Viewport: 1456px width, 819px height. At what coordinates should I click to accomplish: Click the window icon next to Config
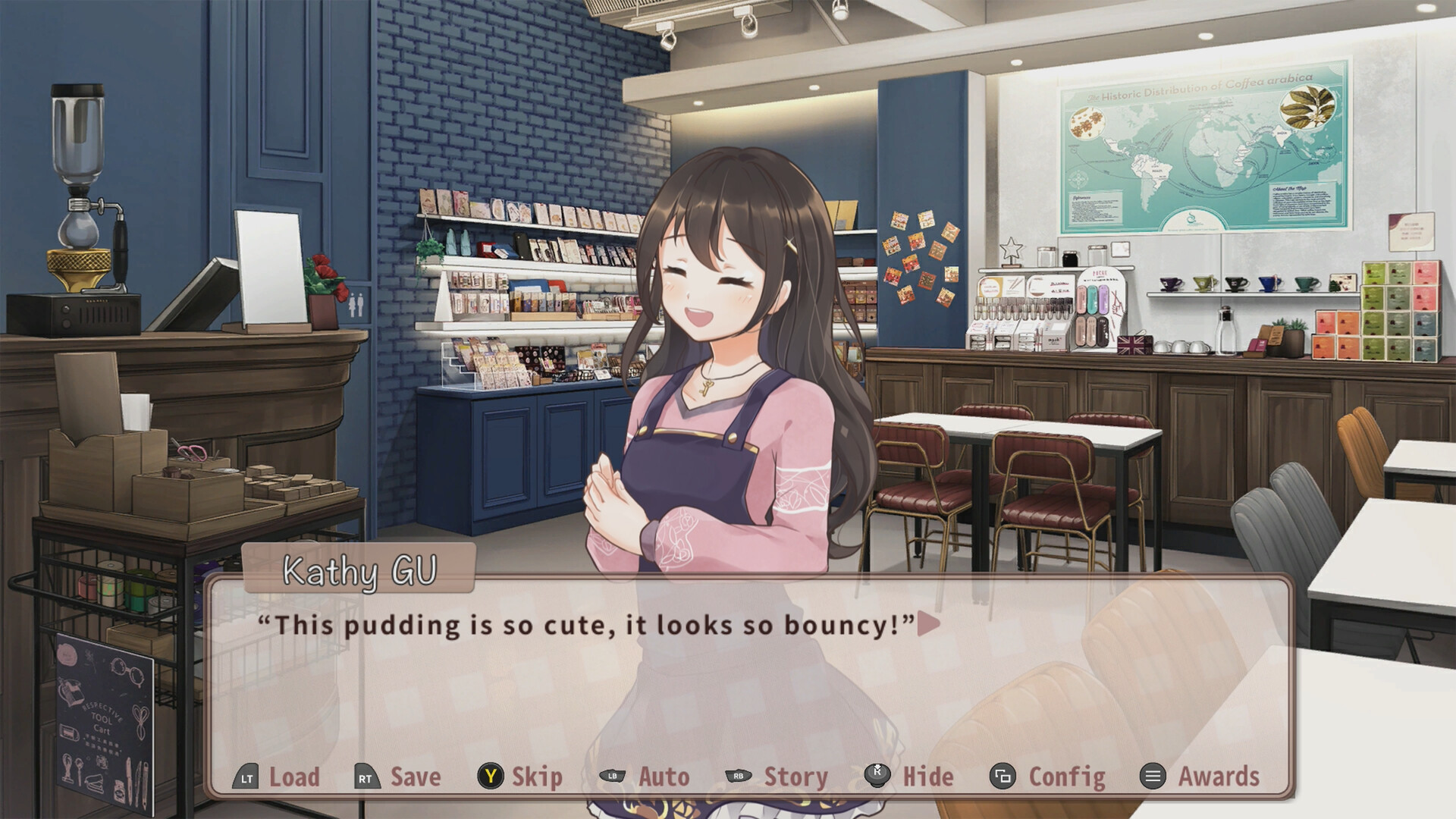point(1003,777)
